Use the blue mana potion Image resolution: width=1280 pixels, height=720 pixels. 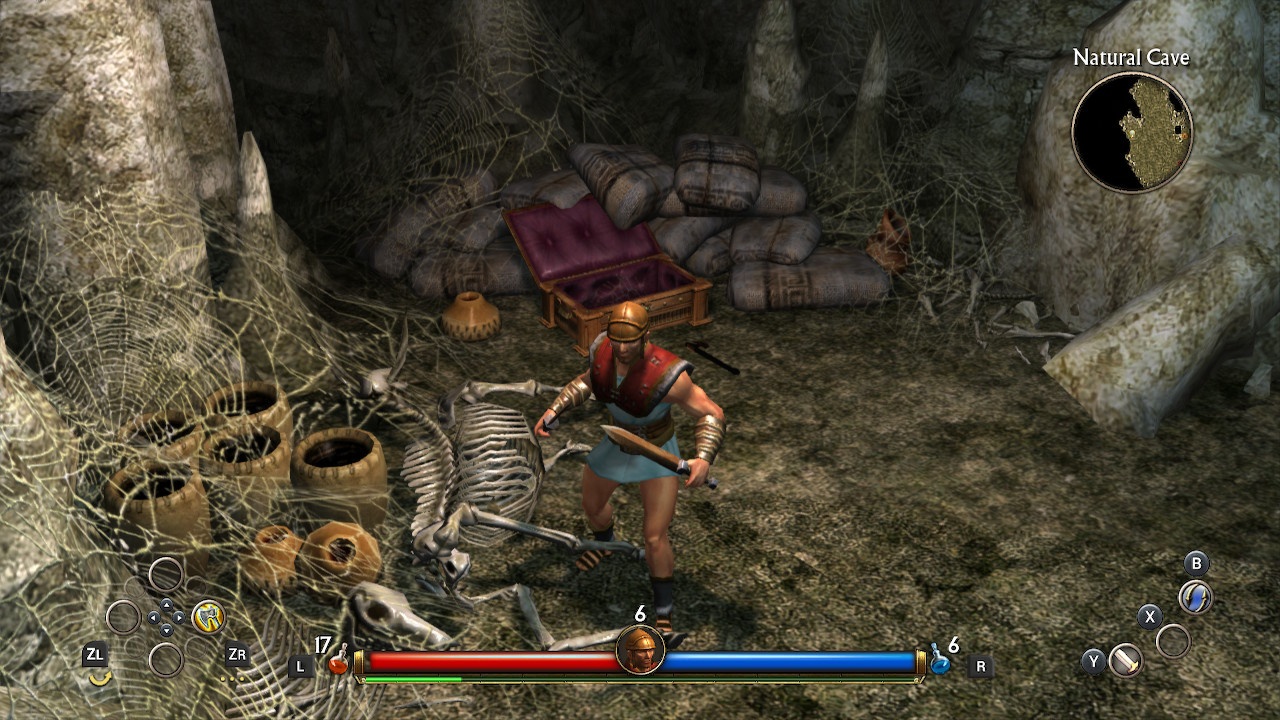(x=940, y=662)
